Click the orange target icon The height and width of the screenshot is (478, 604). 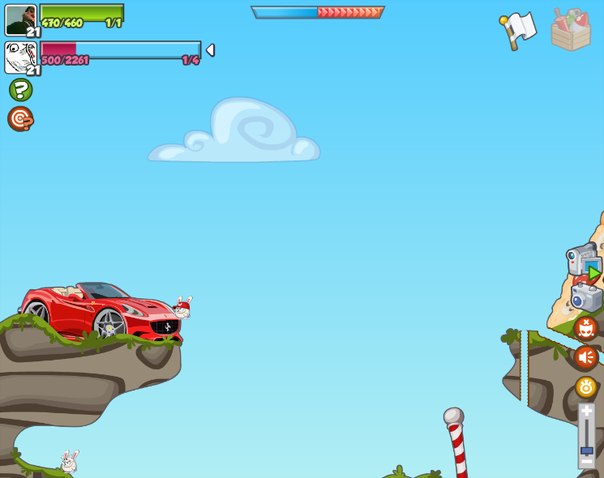point(20,119)
